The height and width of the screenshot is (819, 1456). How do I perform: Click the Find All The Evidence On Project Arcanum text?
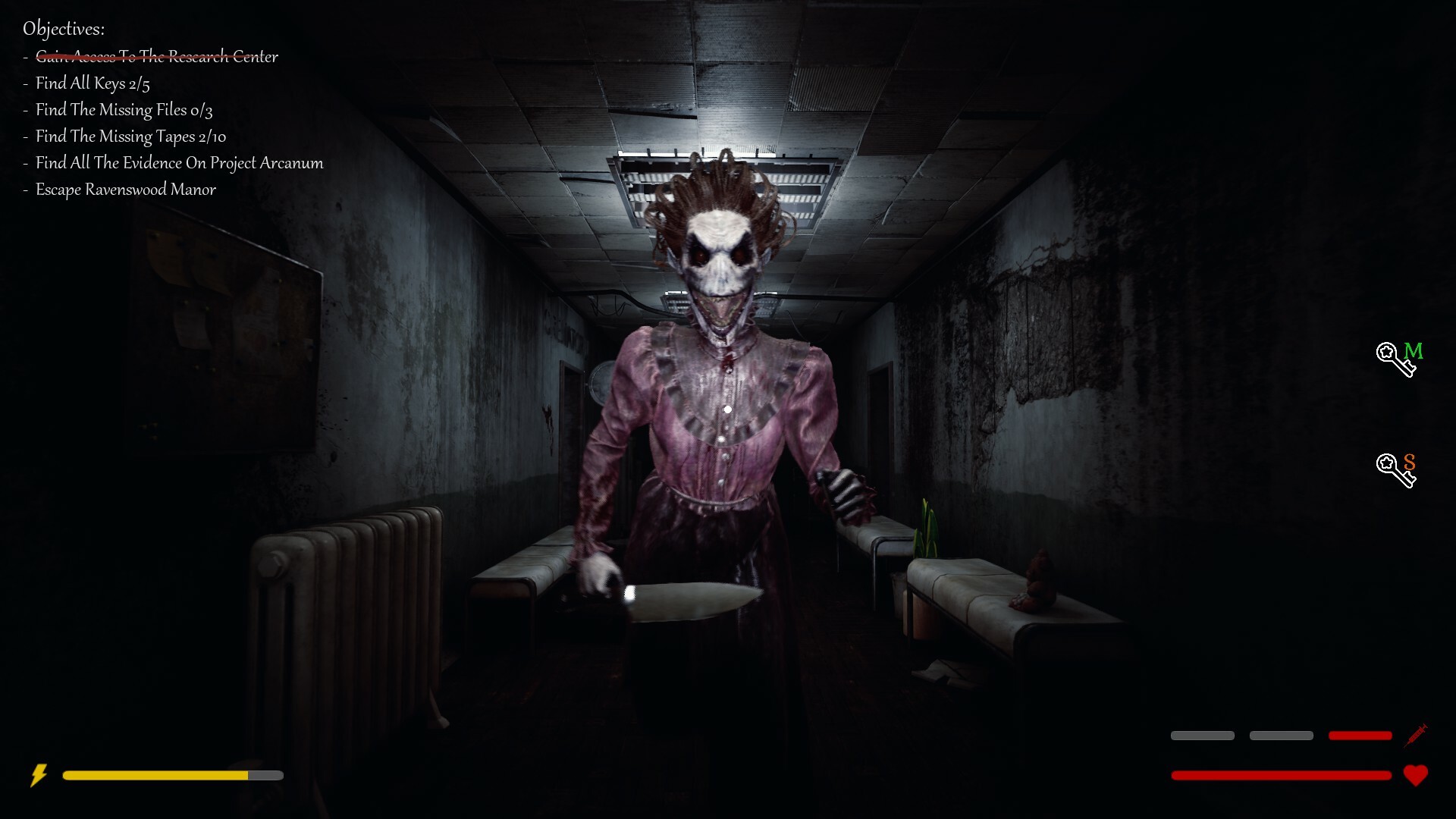click(x=178, y=162)
